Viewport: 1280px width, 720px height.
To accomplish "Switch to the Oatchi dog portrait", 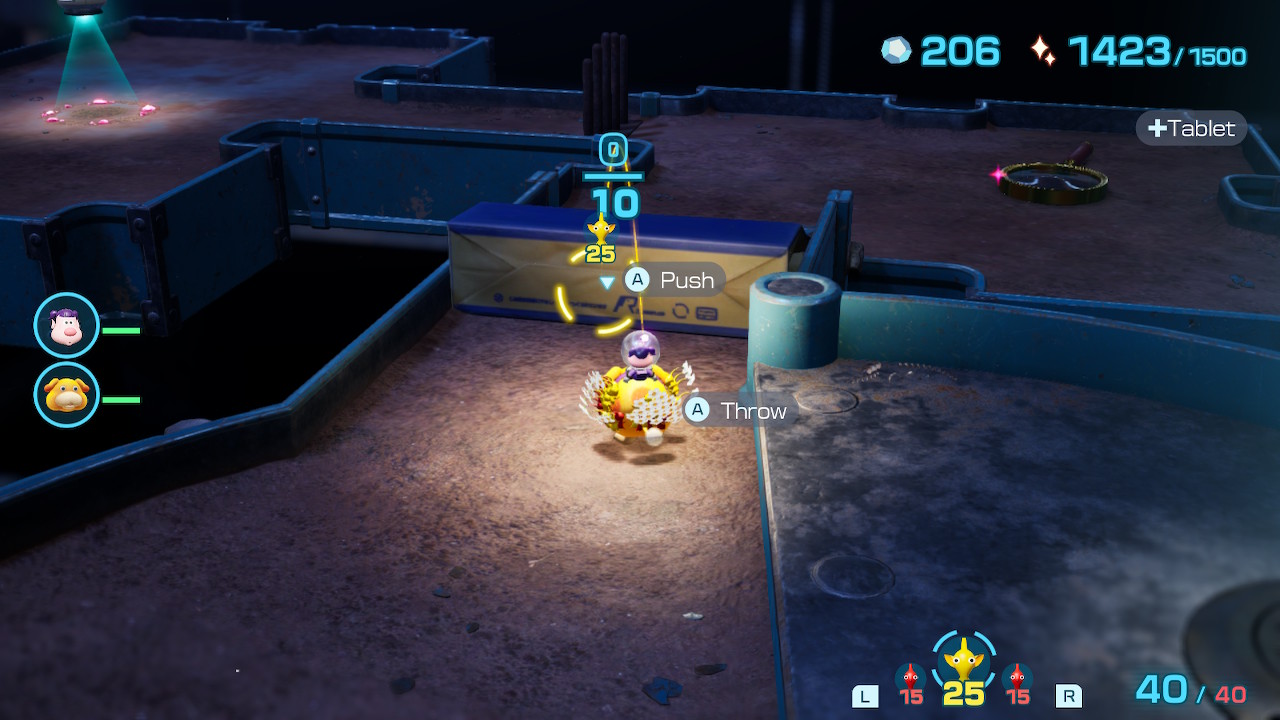I will coord(66,394).
